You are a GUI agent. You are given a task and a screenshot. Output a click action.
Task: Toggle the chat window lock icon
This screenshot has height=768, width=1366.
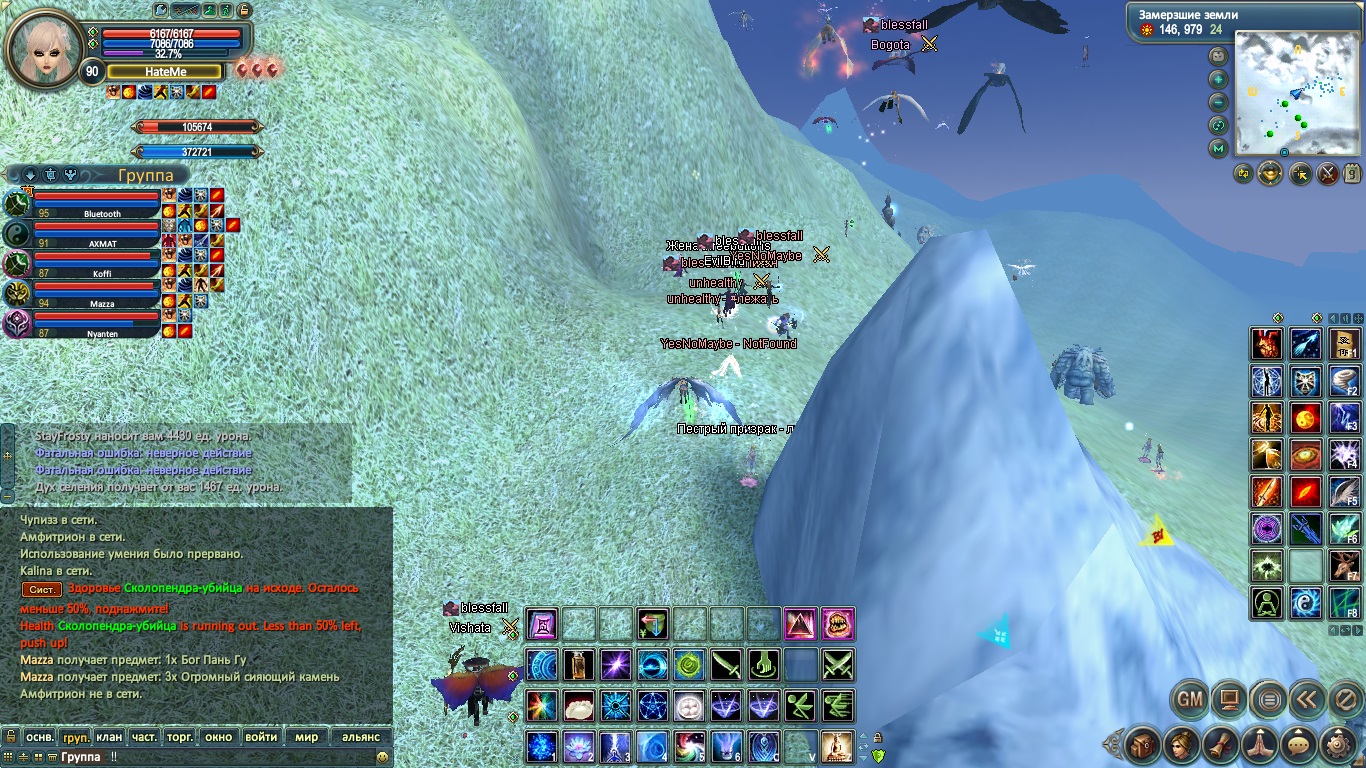pyautogui.click(x=11, y=737)
